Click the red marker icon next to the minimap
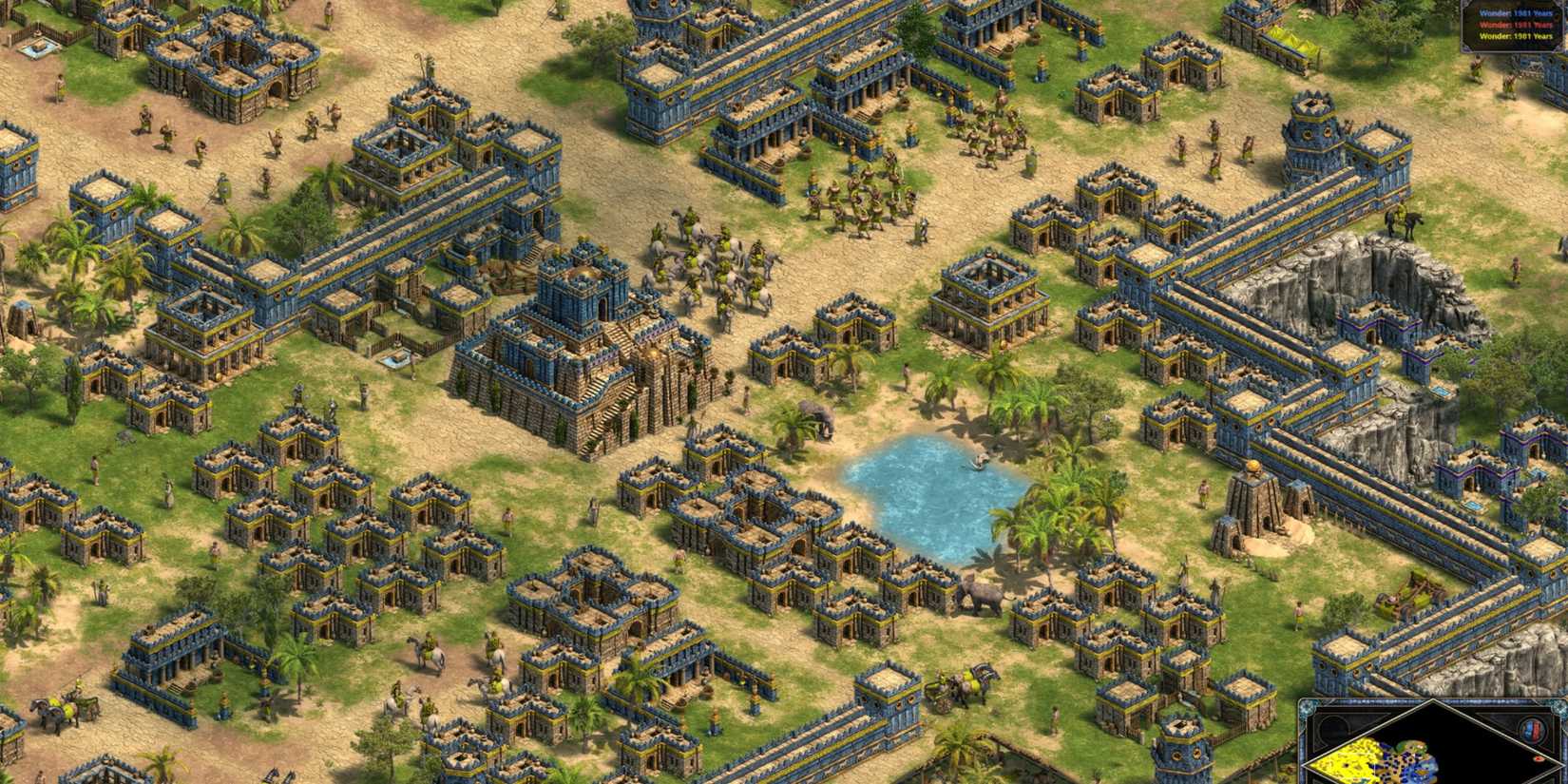The image size is (1568, 784). tap(1537, 759)
